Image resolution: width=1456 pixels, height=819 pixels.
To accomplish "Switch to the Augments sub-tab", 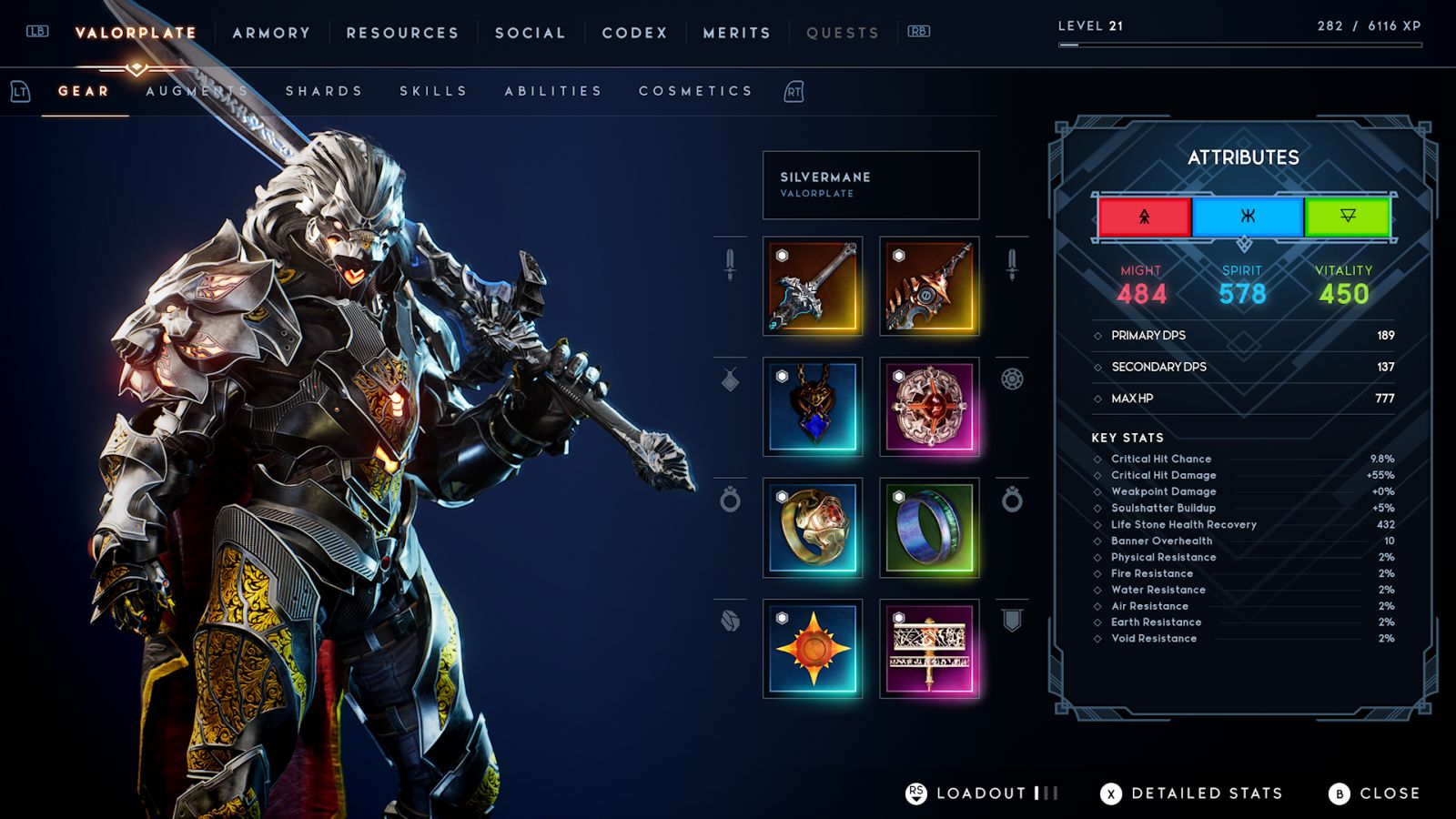I will click(197, 91).
